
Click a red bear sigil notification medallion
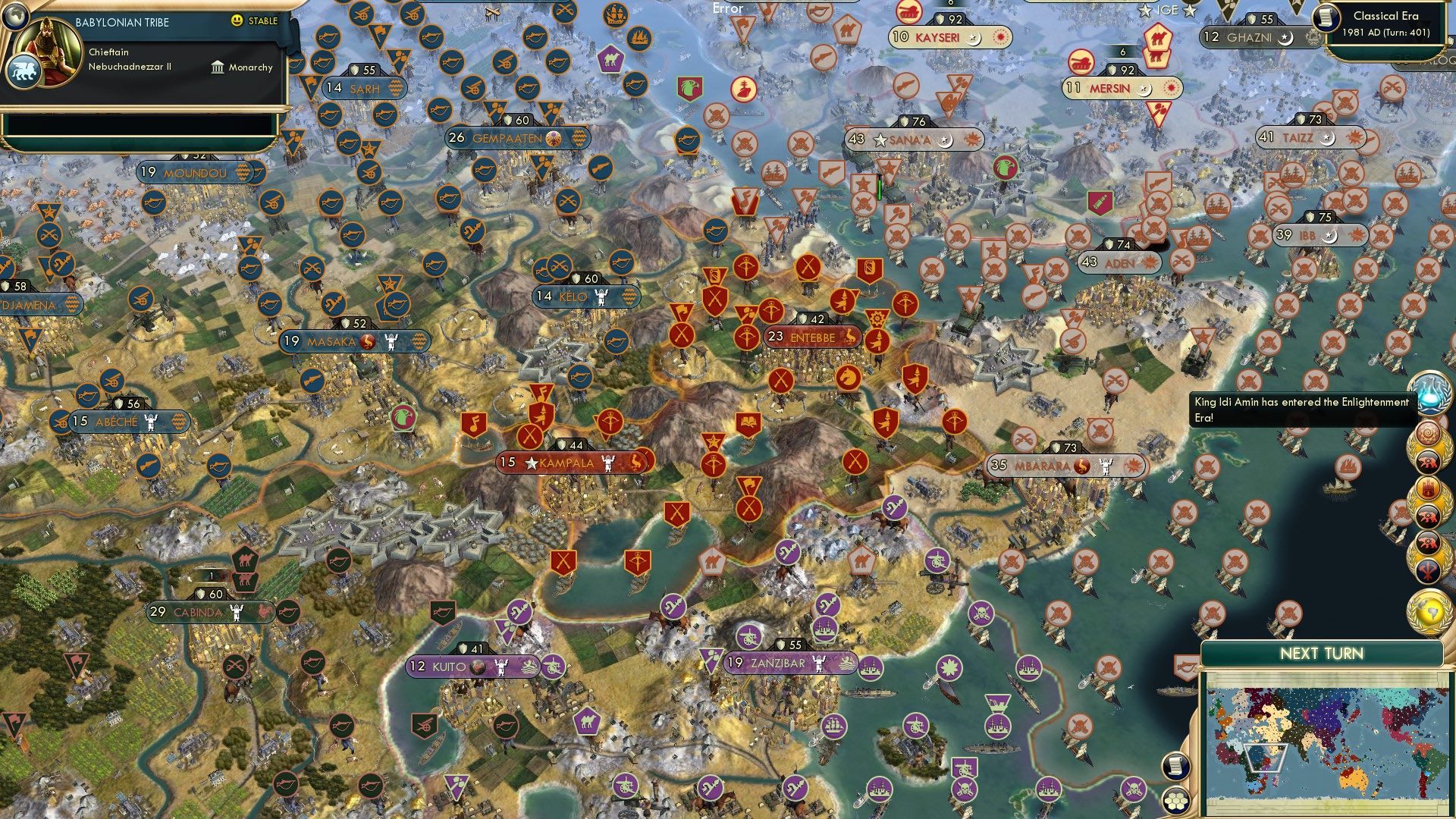[x=1429, y=462]
